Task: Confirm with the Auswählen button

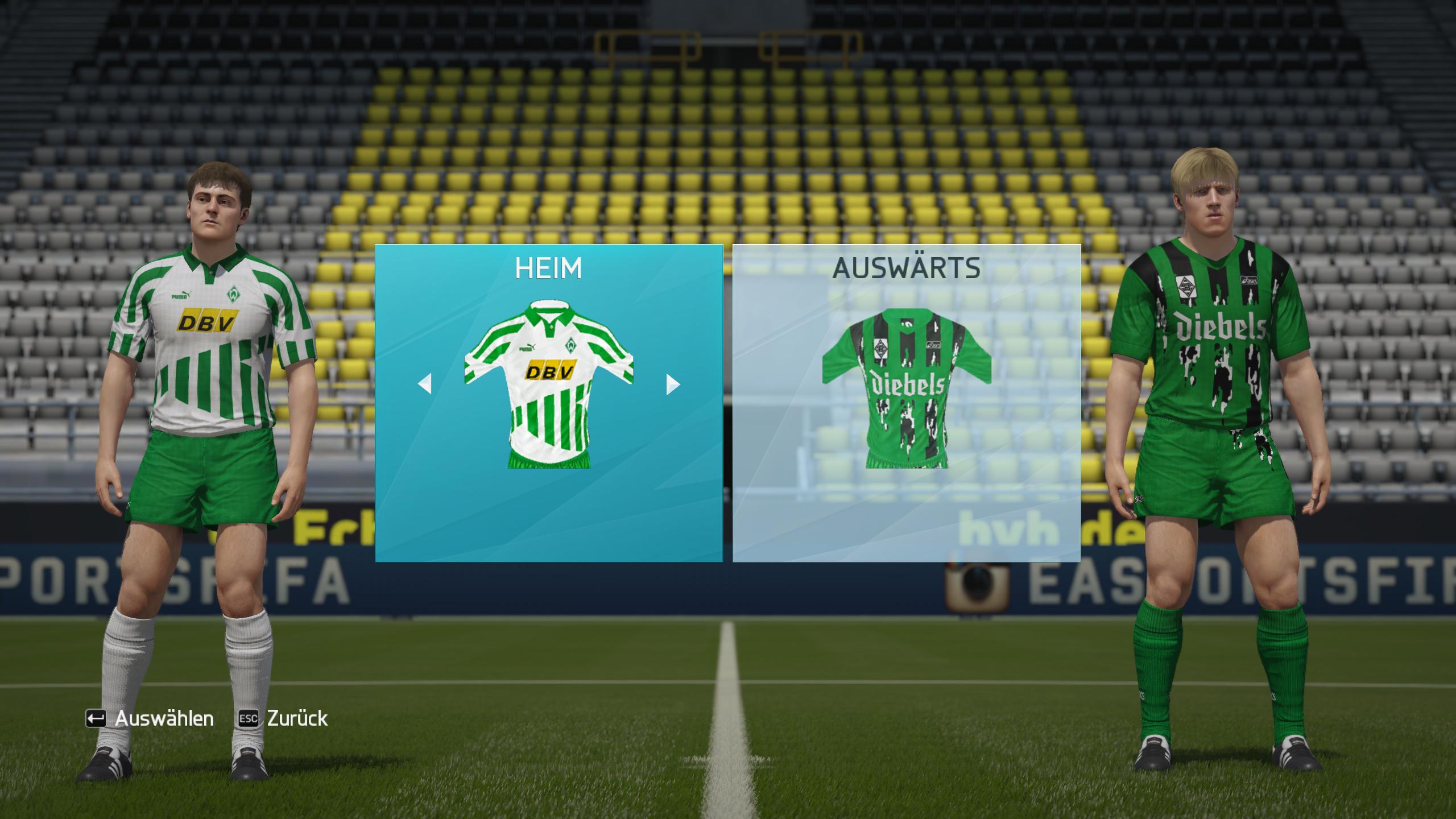Action: point(150,718)
